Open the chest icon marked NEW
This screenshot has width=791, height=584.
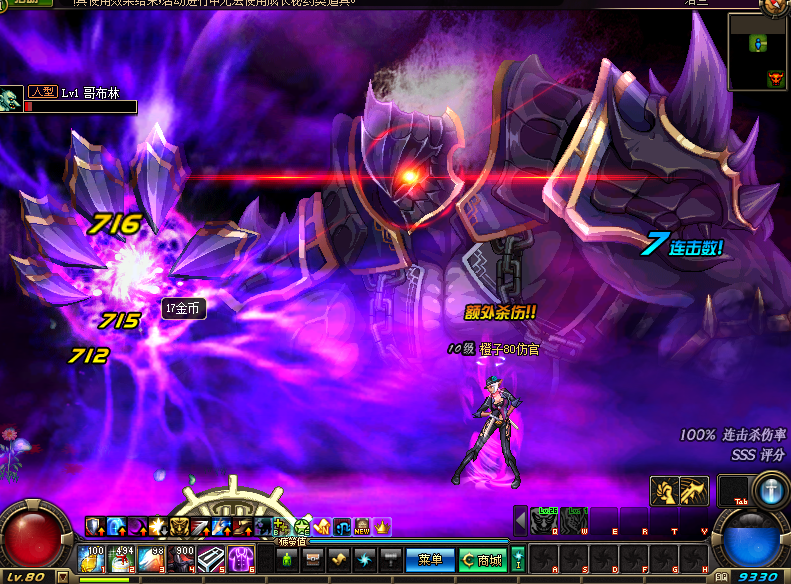coord(362,526)
